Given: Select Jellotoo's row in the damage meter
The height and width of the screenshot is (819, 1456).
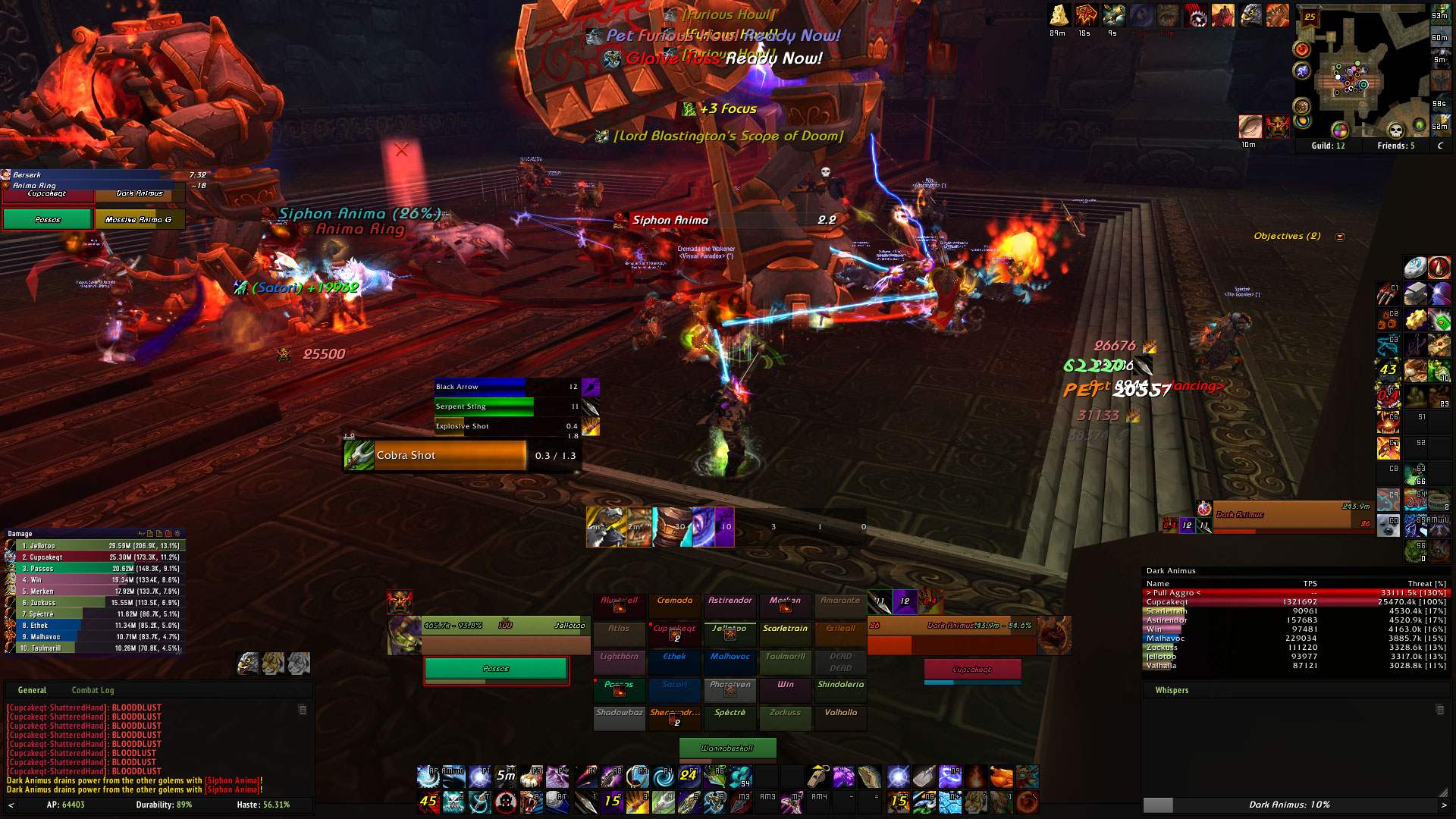Looking at the screenshot, I should pyautogui.click(x=95, y=546).
